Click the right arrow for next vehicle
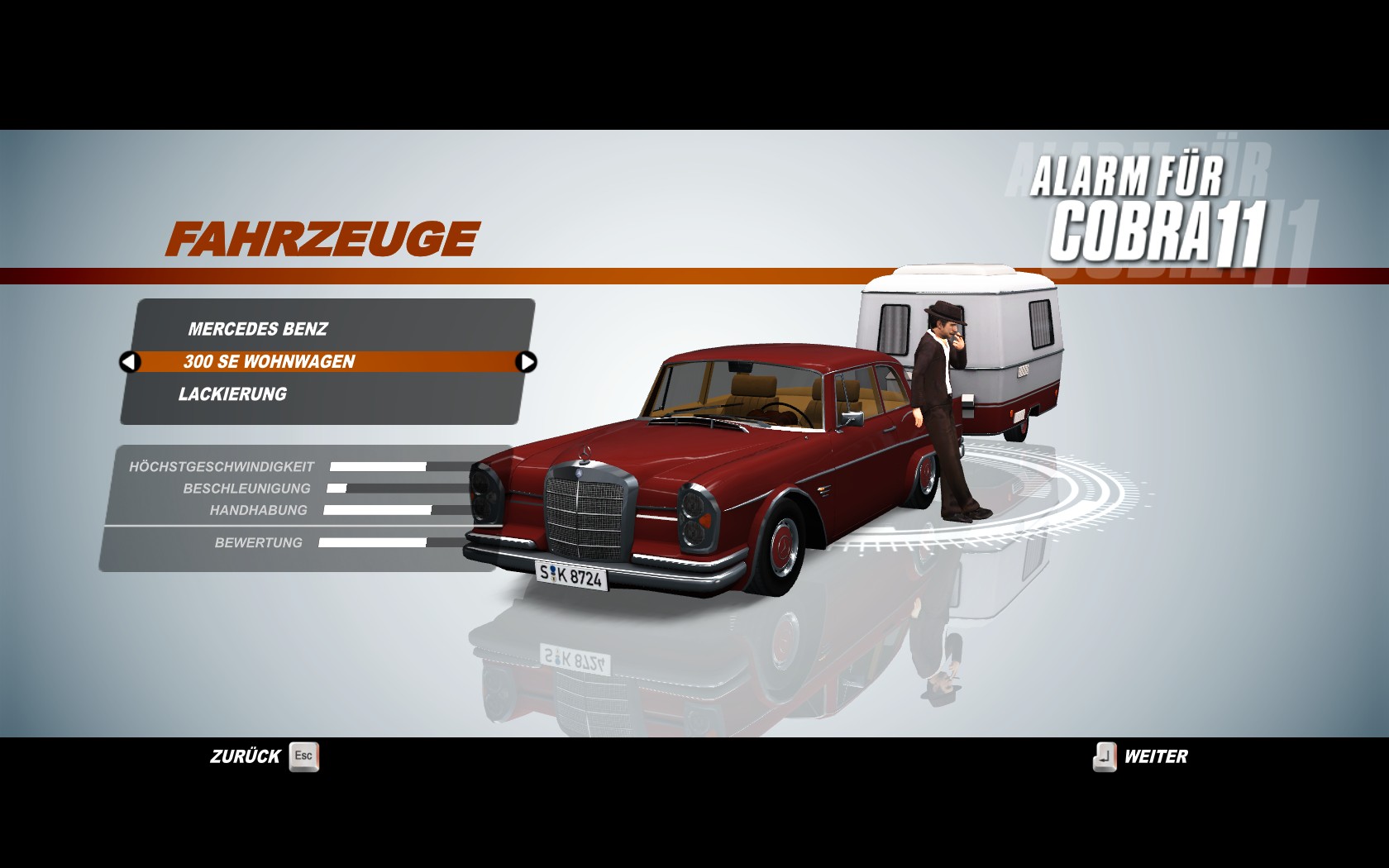Screen dimensions: 1389x868 (x=526, y=361)
